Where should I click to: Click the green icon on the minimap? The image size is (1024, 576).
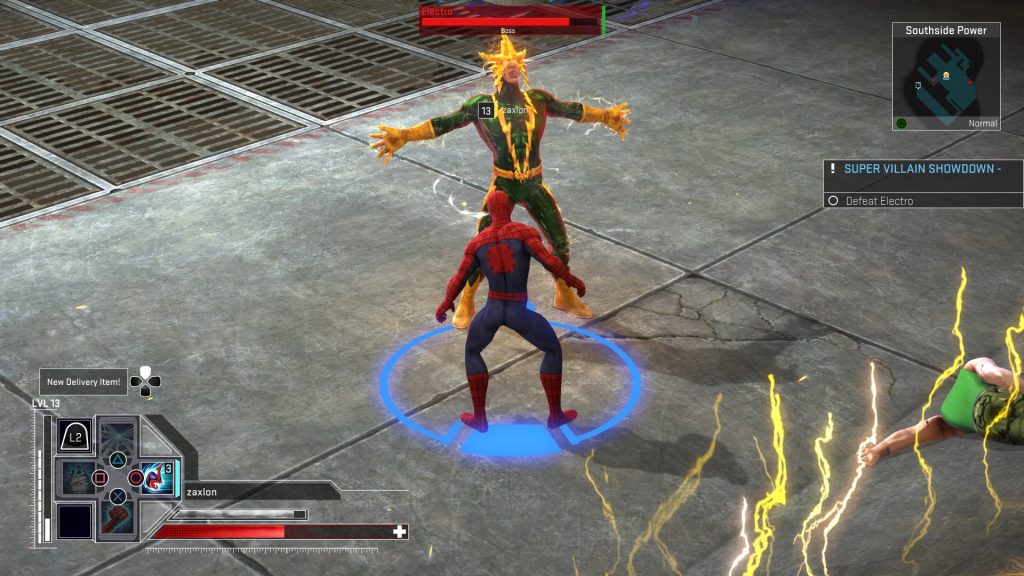coord(901,123)
